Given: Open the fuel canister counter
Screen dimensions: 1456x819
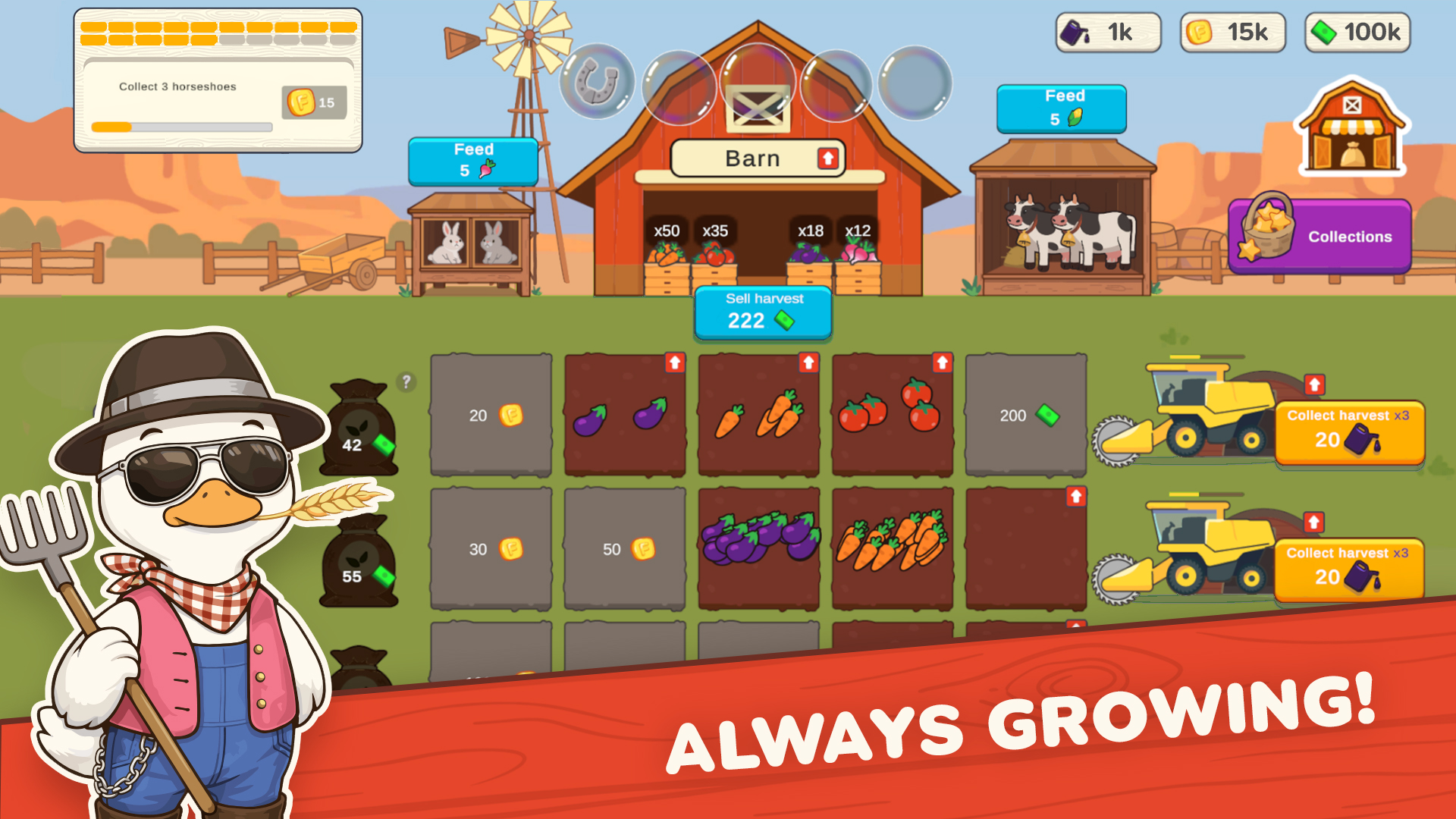Looking at the screenshot, I should point(1108,33).
